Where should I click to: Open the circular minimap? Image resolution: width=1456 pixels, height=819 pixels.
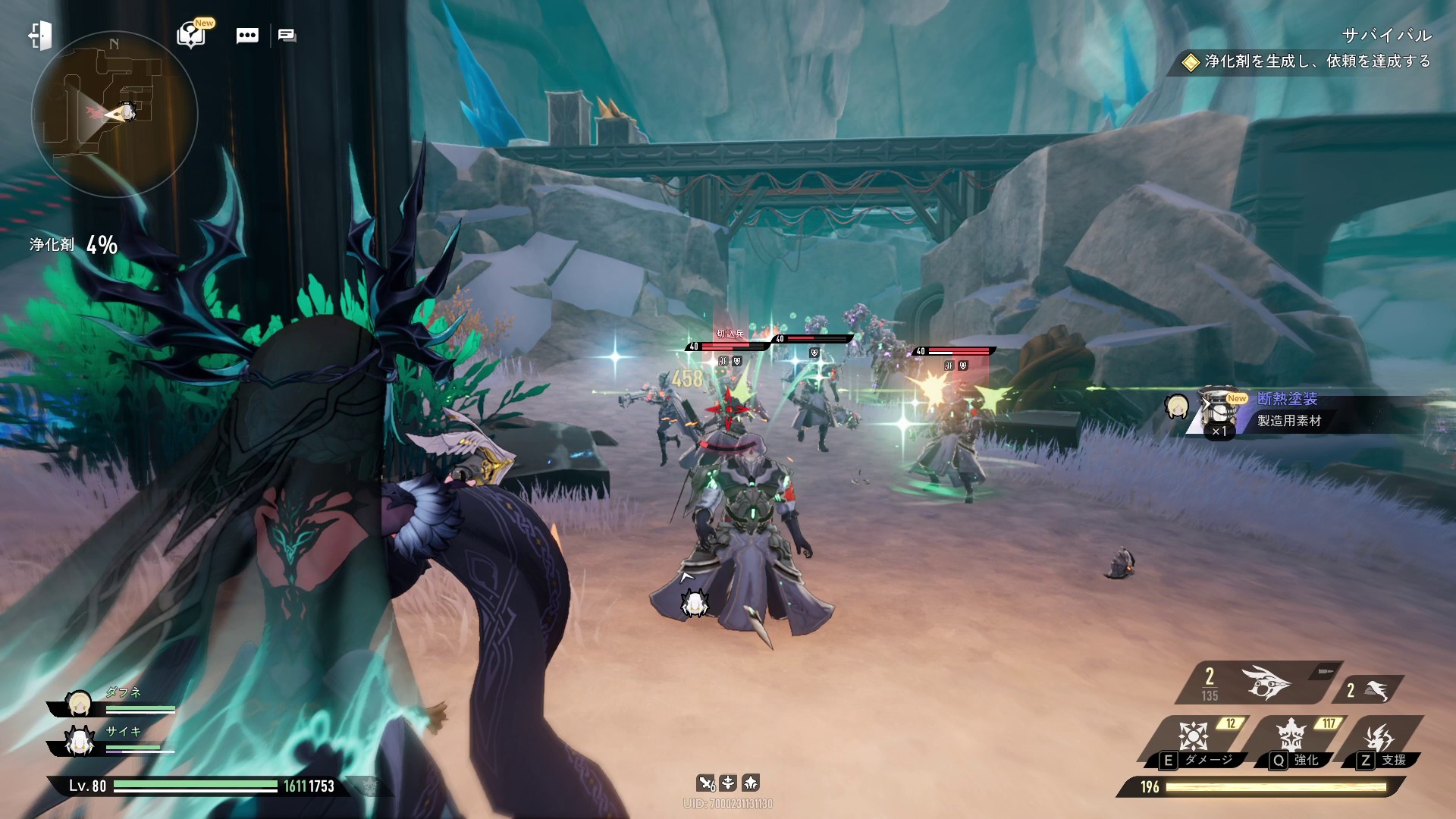click(115, 115)
